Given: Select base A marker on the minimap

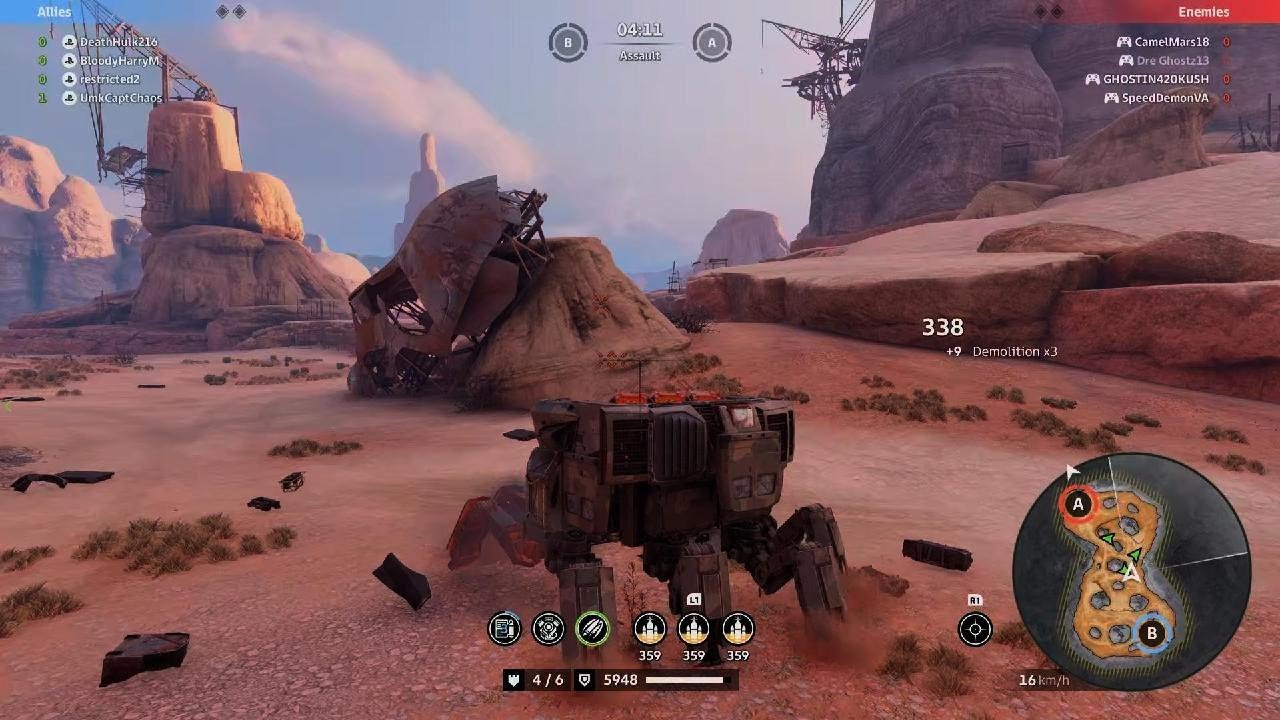Looking at the screenshot, I should tap(1078, 505).
